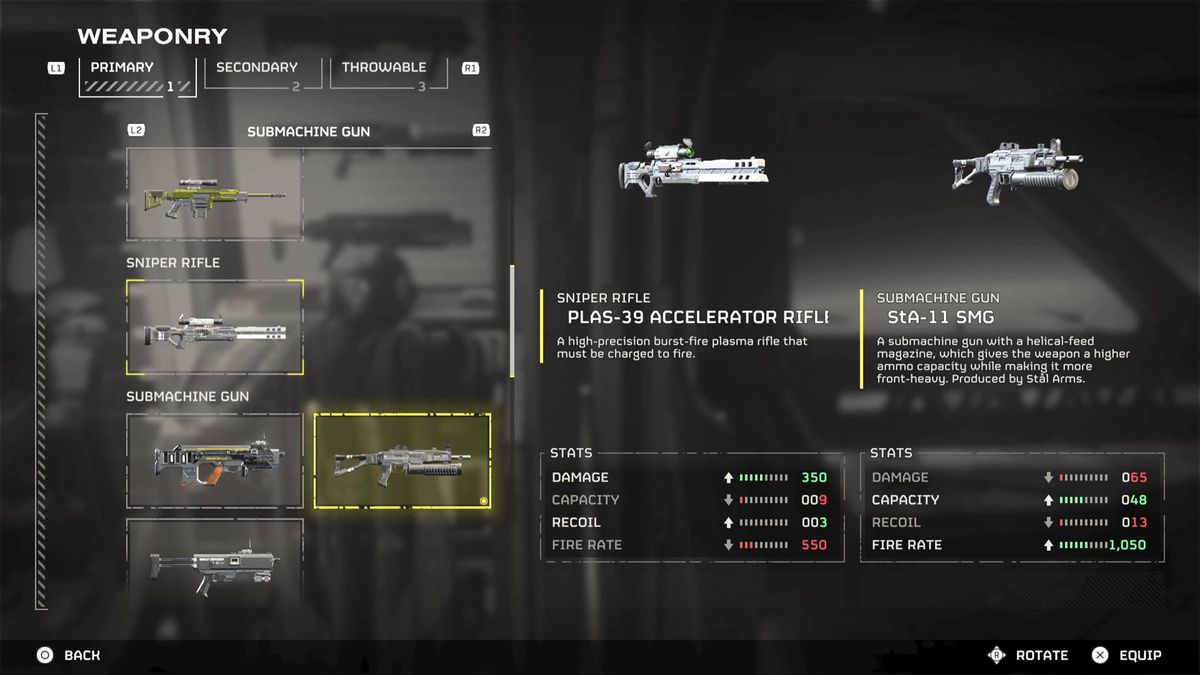The height and width of the screenshot is (675, 1200).
Task: Equip the selected weapon
Action: (1126, 656)
